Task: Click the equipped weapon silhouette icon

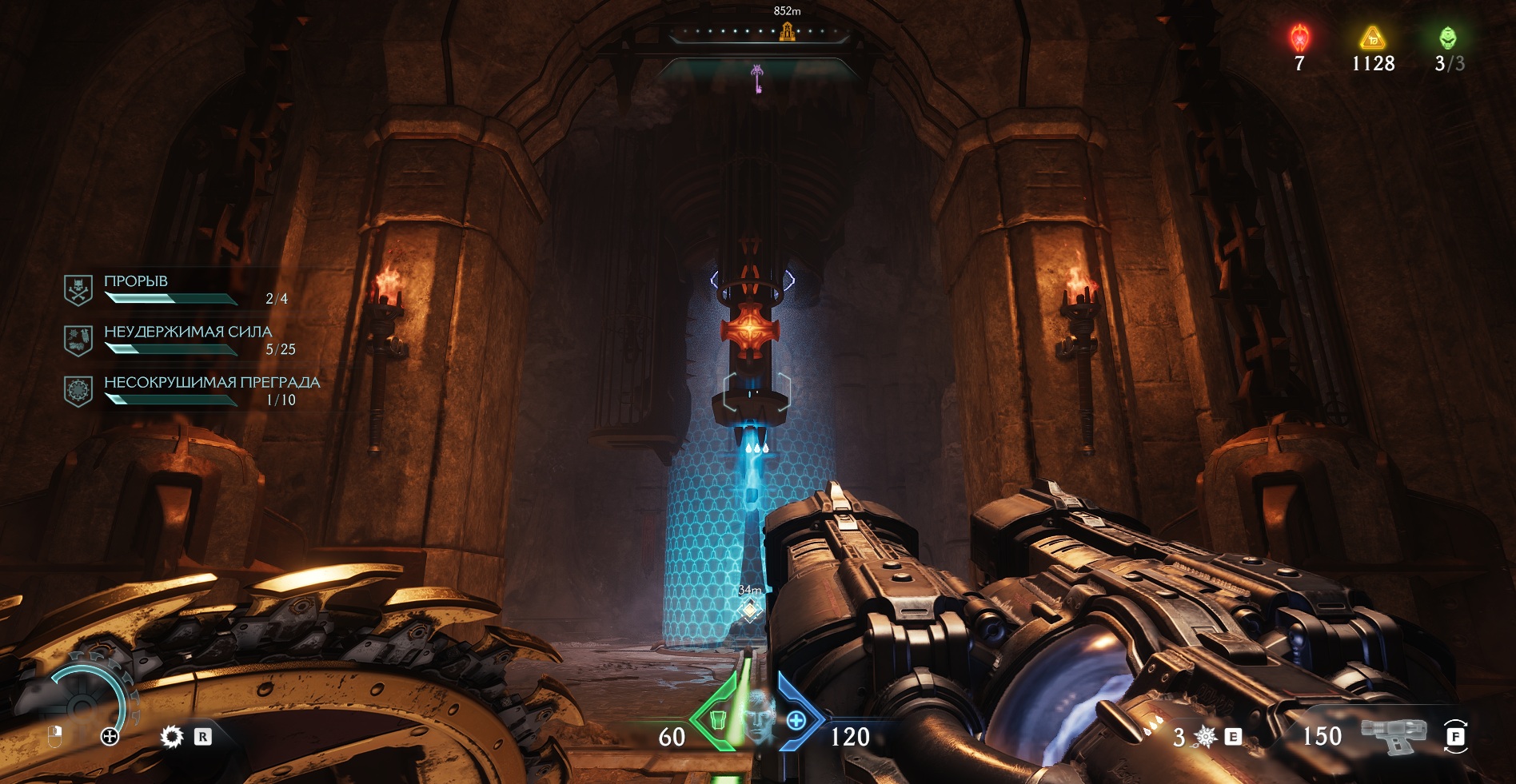Action: [x=1393, y=734]
